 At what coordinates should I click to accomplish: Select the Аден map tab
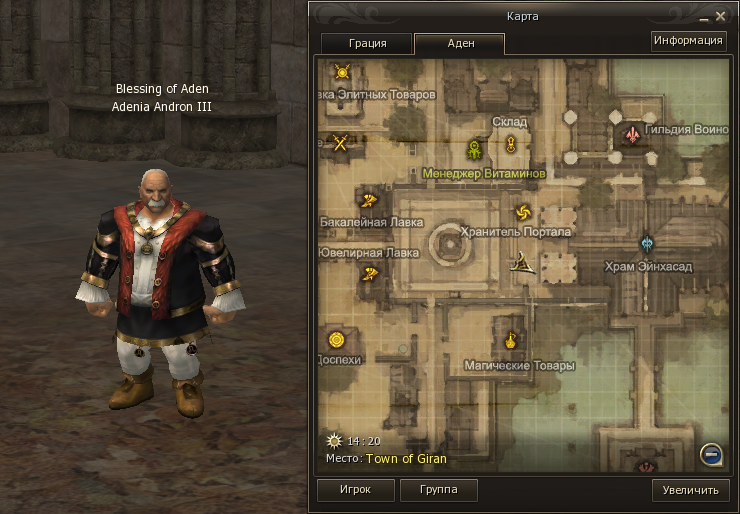point(459,44)
